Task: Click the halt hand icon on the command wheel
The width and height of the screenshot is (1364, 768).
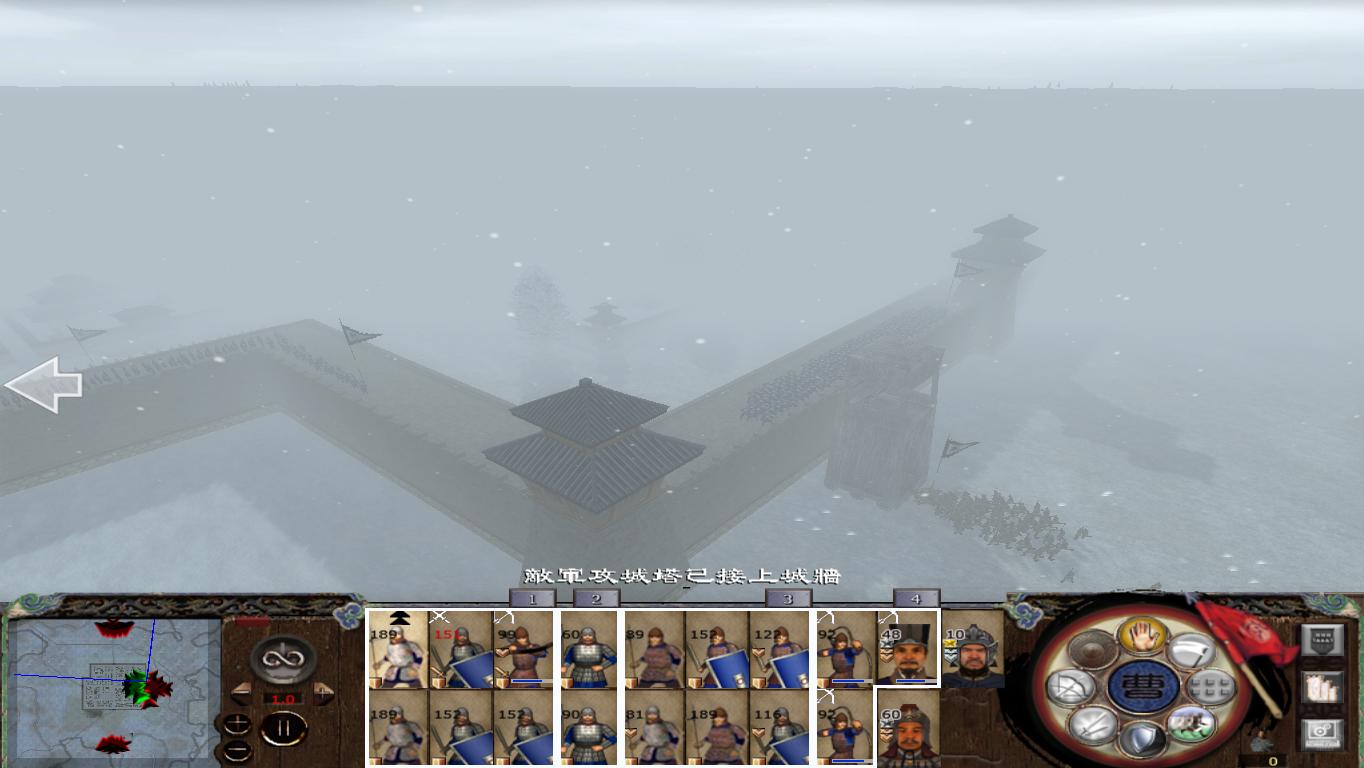Action: (1142, 637)
